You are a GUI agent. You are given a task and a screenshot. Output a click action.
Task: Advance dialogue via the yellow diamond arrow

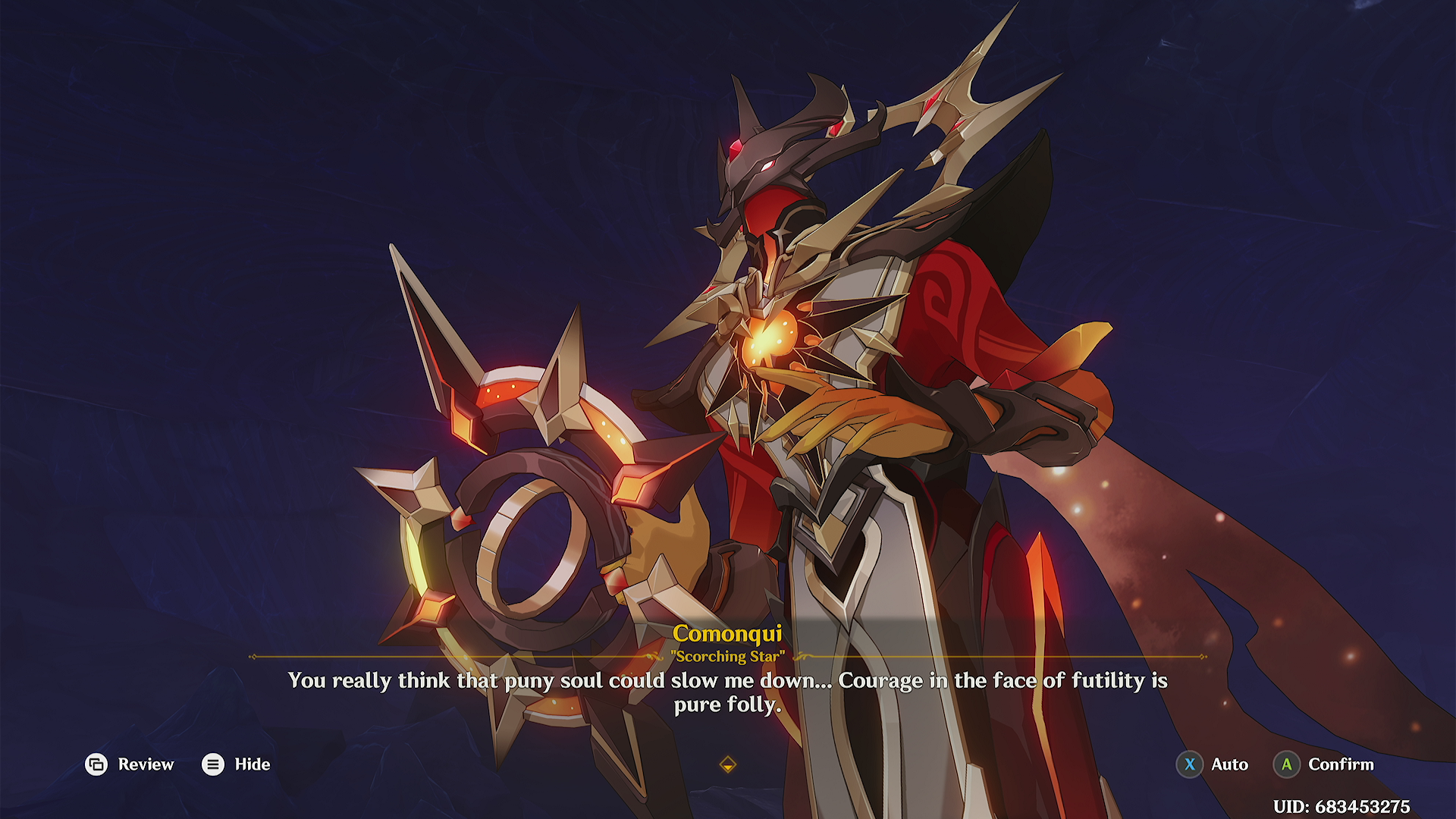(x=727, y=764)
